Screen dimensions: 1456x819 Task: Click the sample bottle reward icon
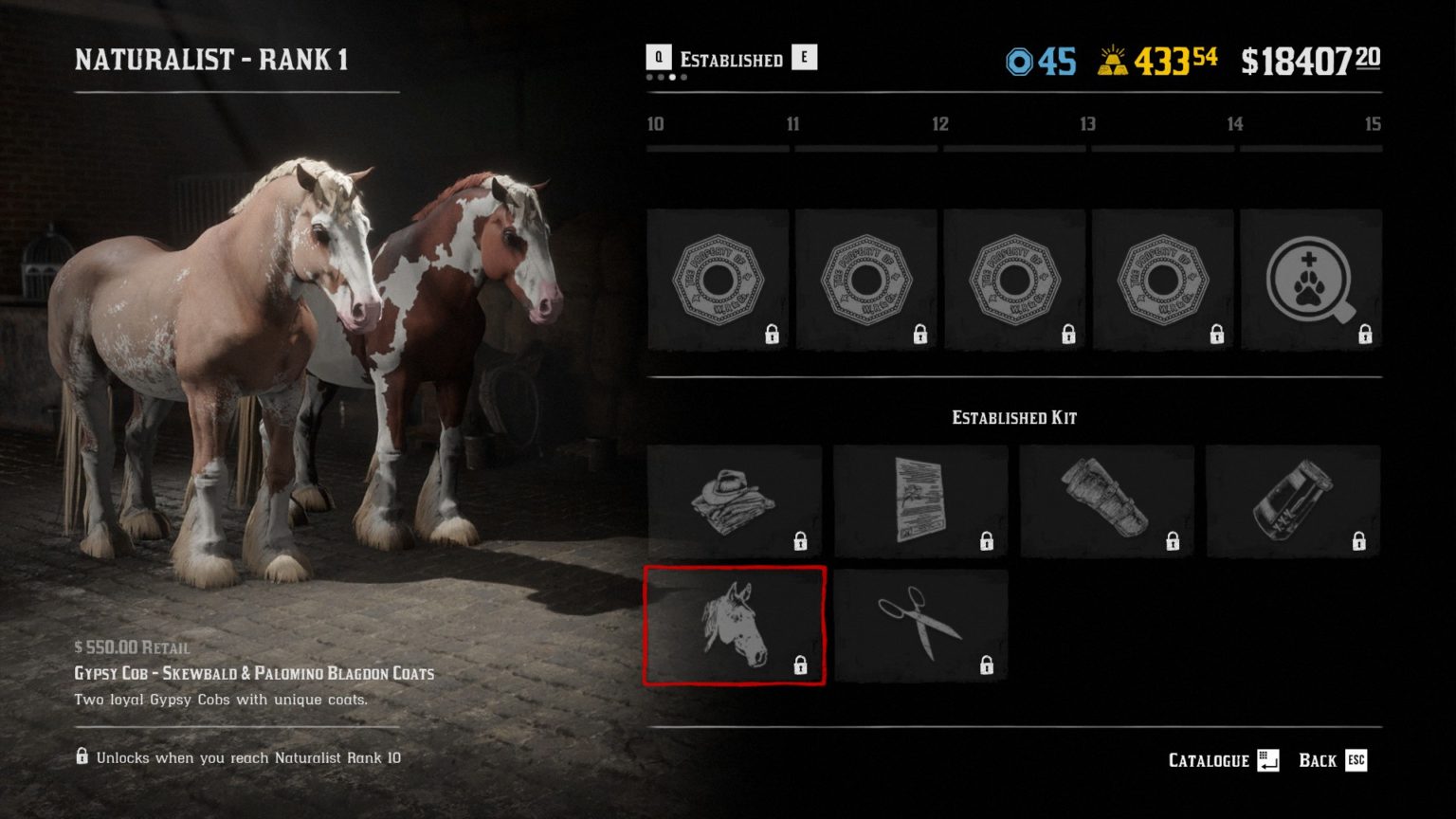point(1293,501)
